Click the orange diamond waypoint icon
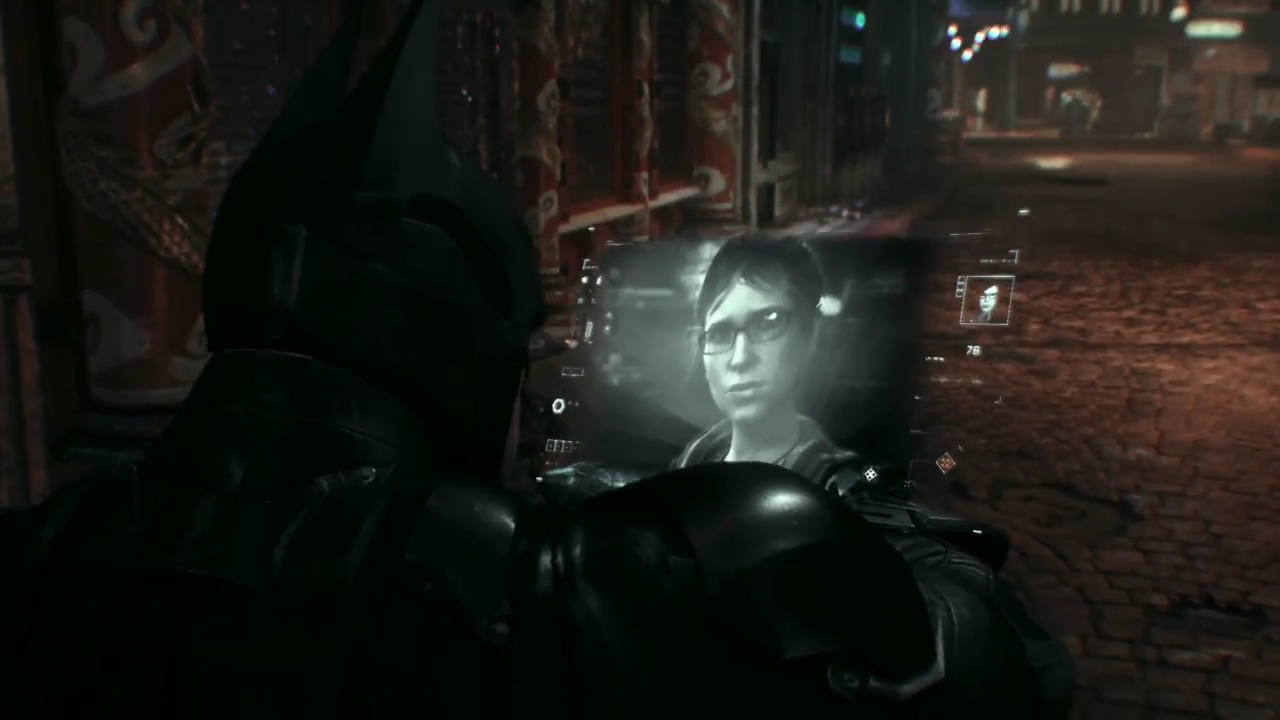1280x720 pixels. click(x=945, y=462)
